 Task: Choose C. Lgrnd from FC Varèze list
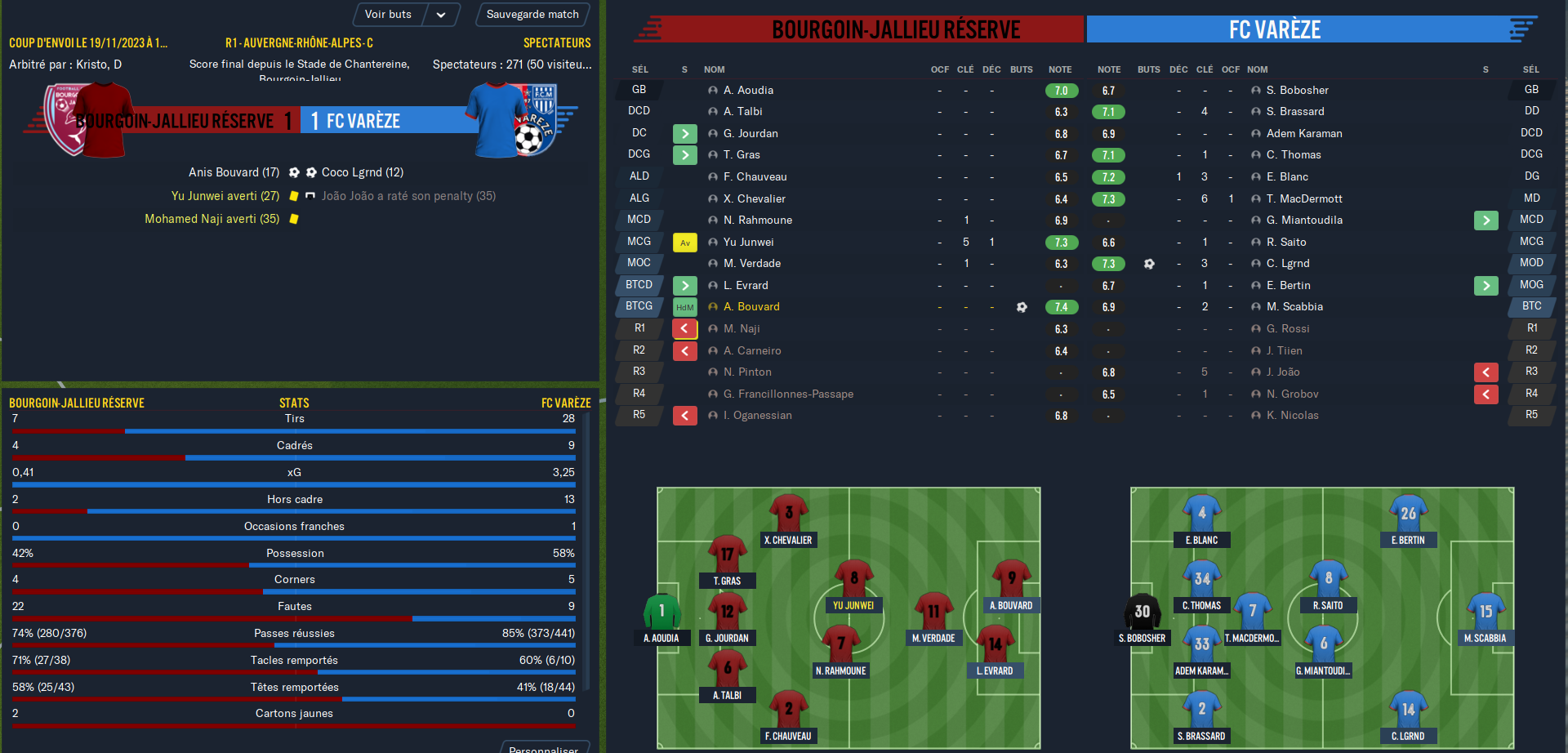click(x=1288, y=264)
